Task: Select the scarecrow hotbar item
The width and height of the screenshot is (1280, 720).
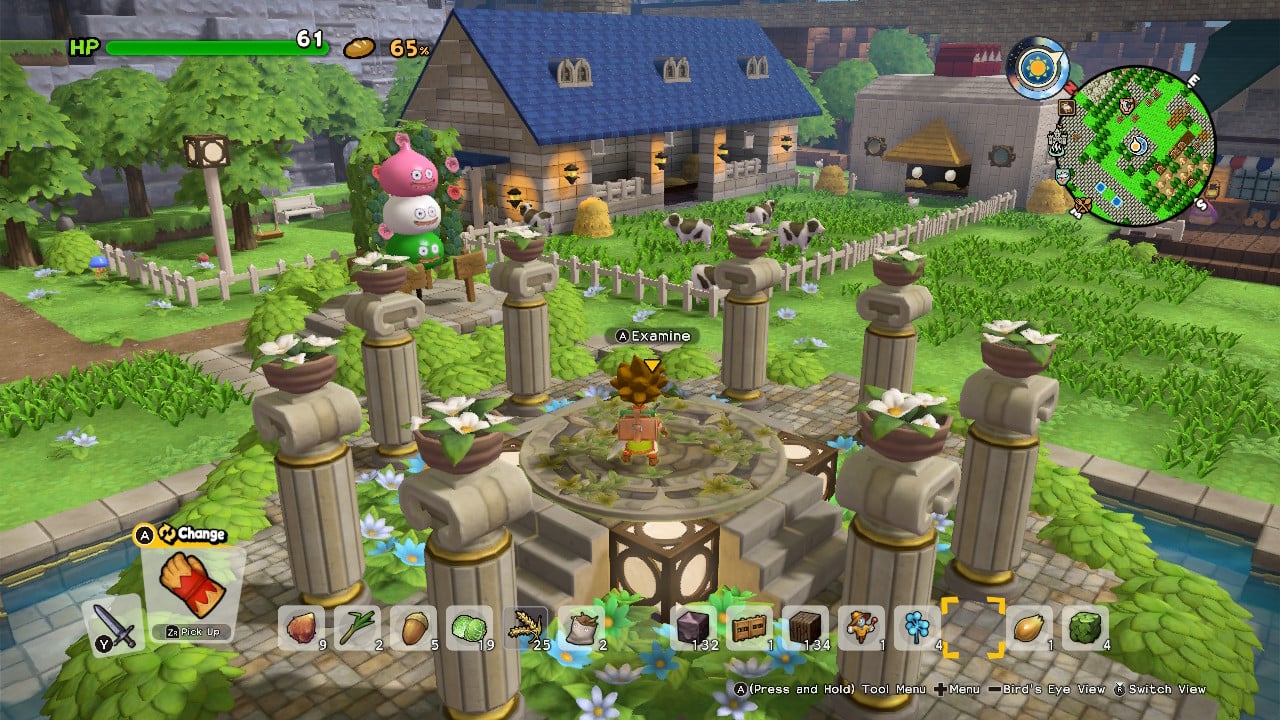Action: point(862,628)
